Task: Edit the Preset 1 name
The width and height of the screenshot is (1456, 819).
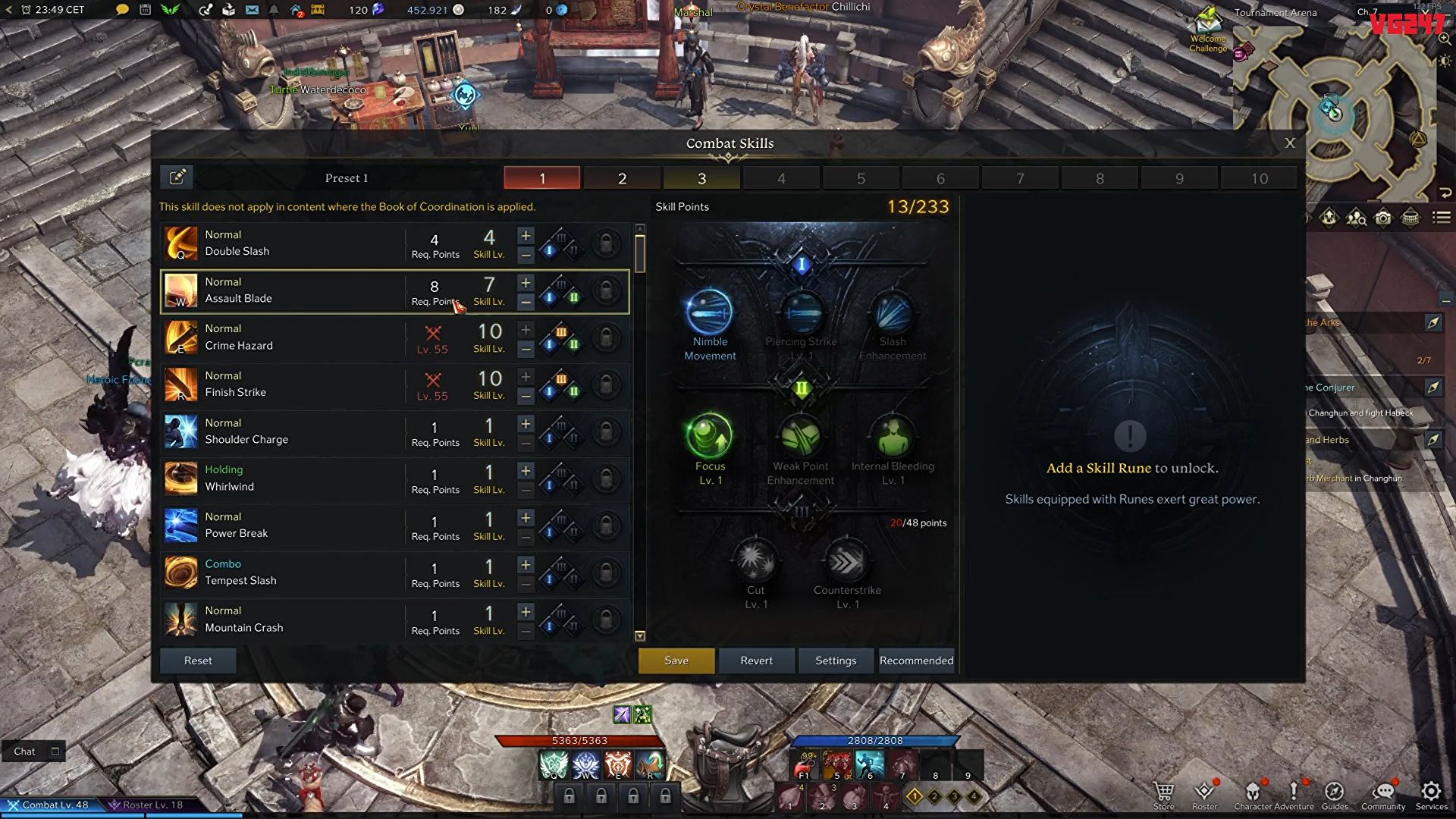Action: pyautogui.click(x=177, y=177)
